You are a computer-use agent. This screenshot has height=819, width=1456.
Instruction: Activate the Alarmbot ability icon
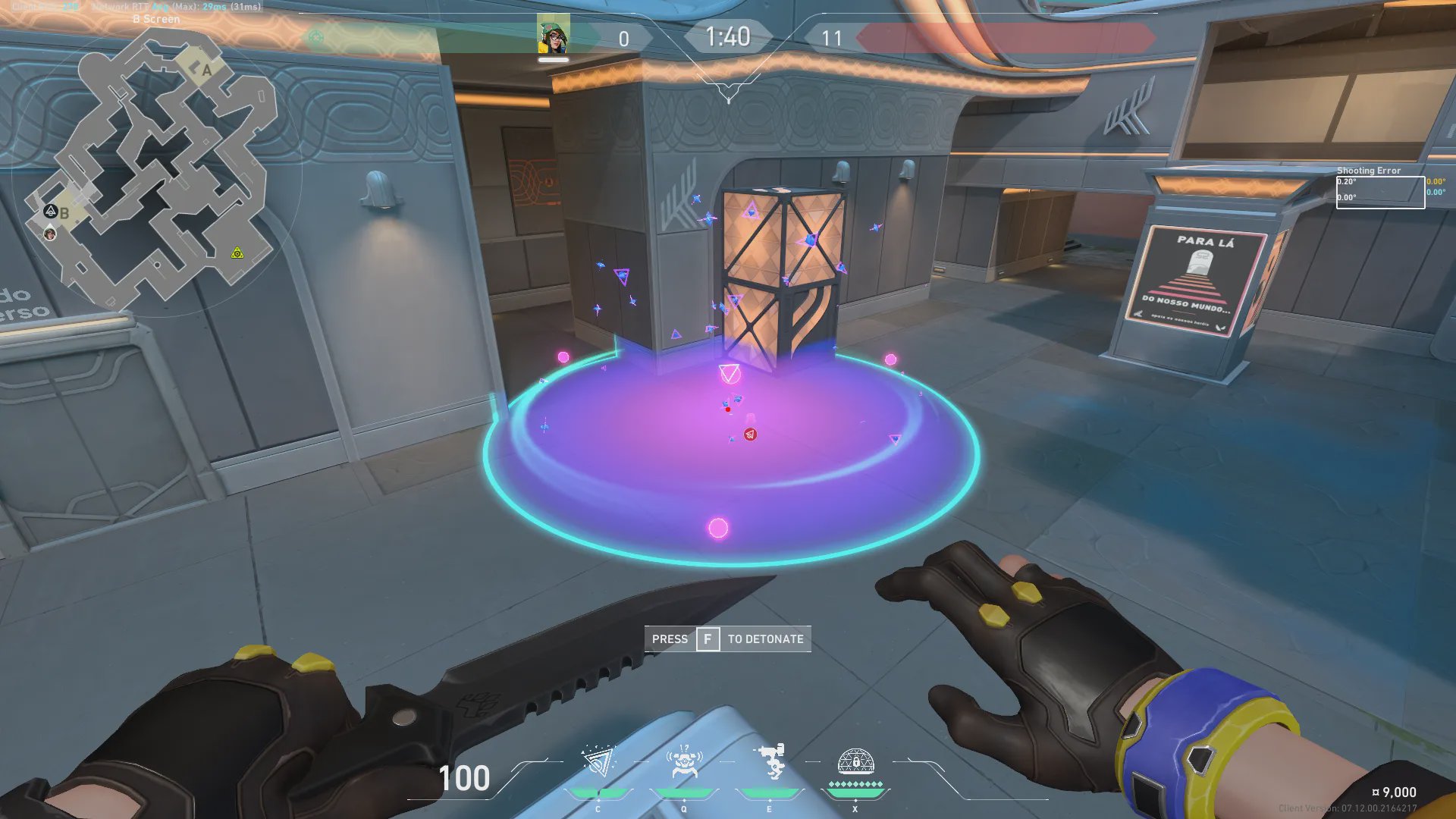pos(684,762)
